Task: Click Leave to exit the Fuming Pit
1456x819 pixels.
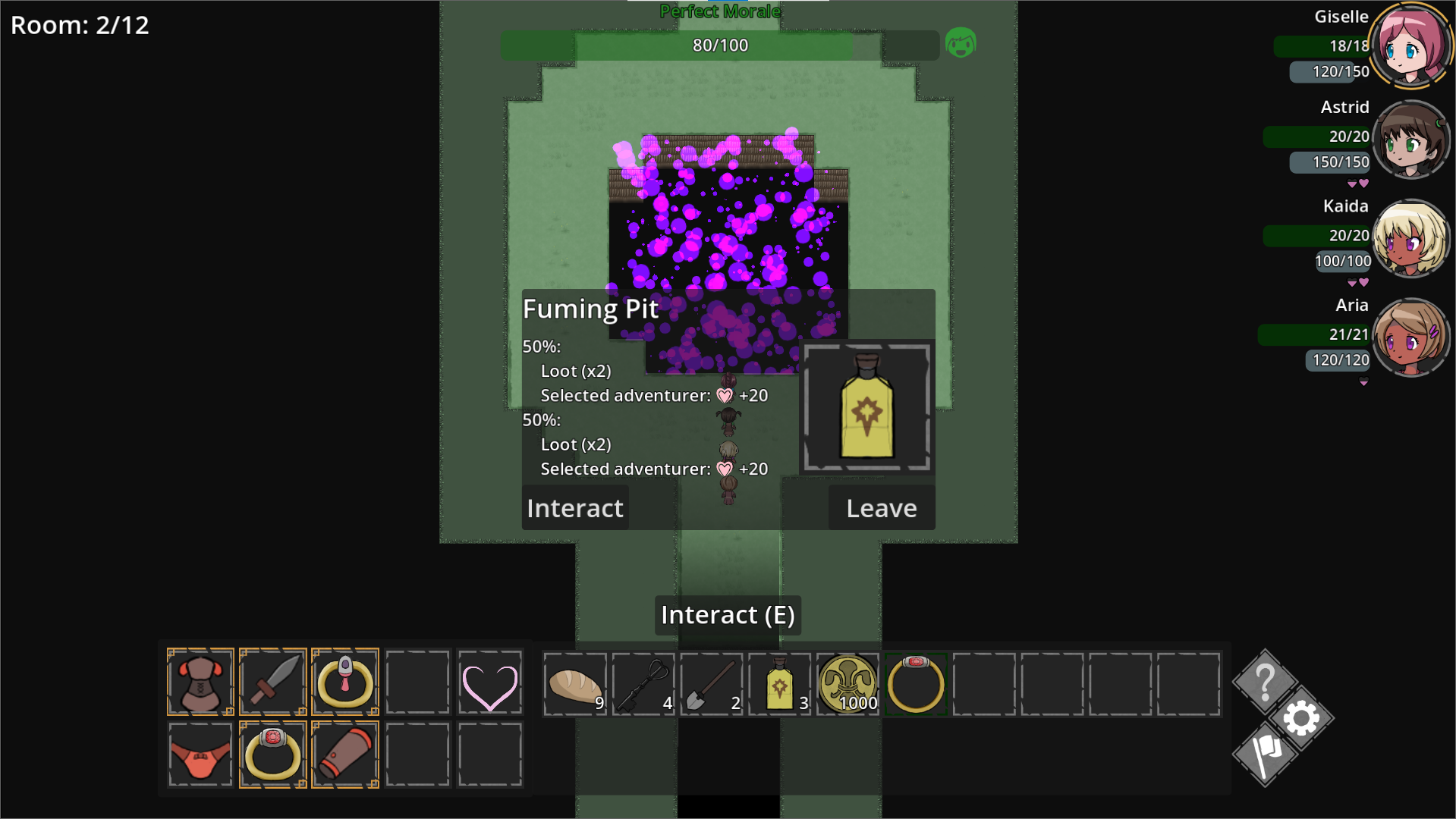Action: (881, 508)
